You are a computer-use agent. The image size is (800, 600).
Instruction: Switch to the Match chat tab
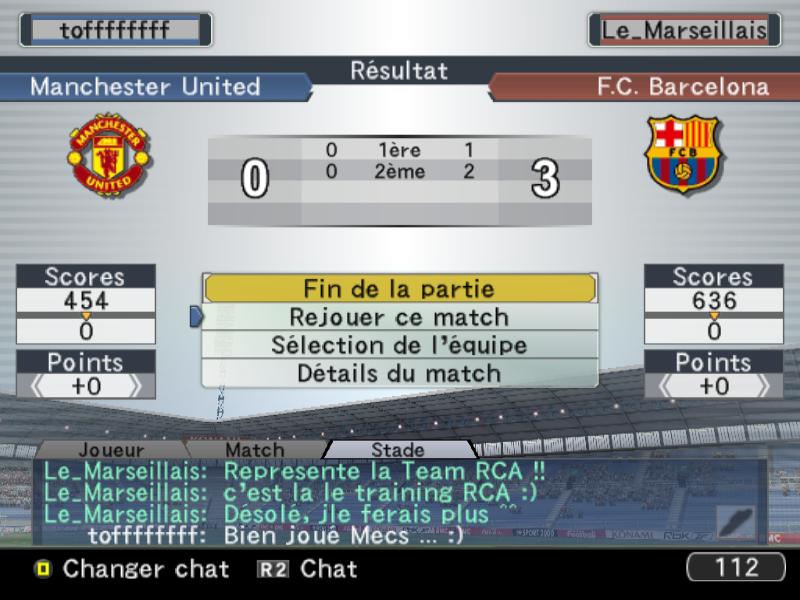point(254,450)
